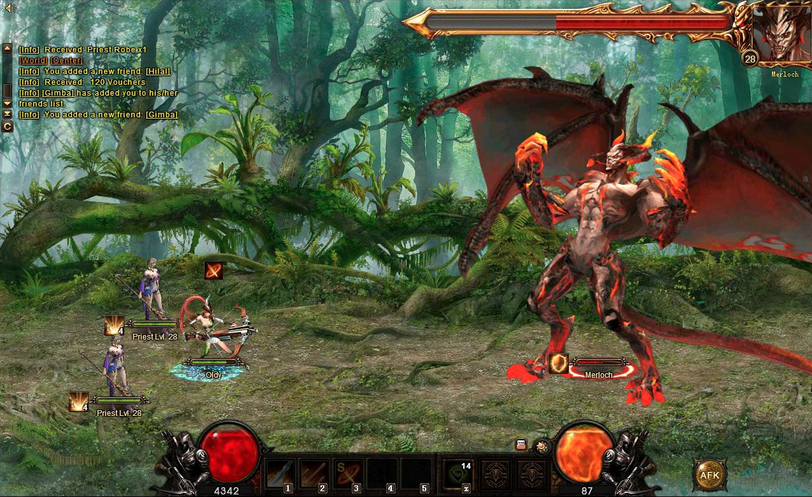
Task: Click the Hilal friend name link in chat
Action: (x=158, y=70)
